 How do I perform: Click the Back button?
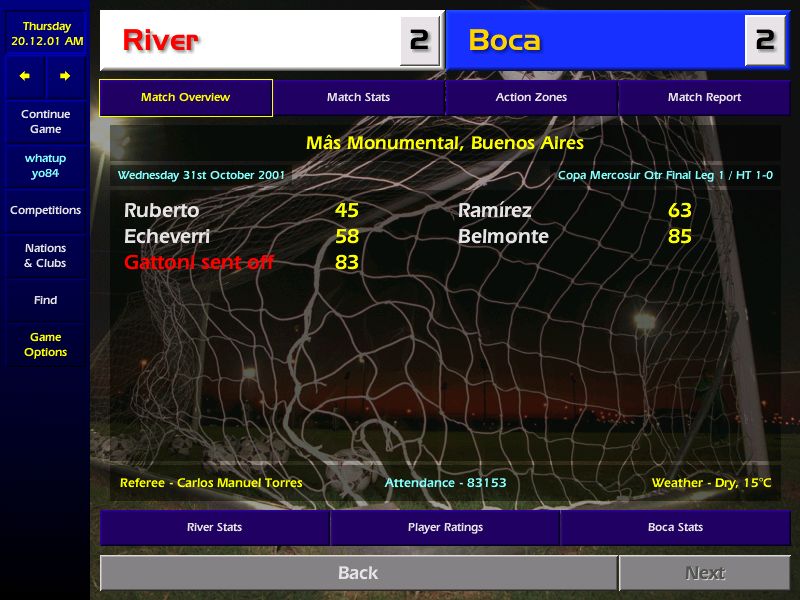358,573
